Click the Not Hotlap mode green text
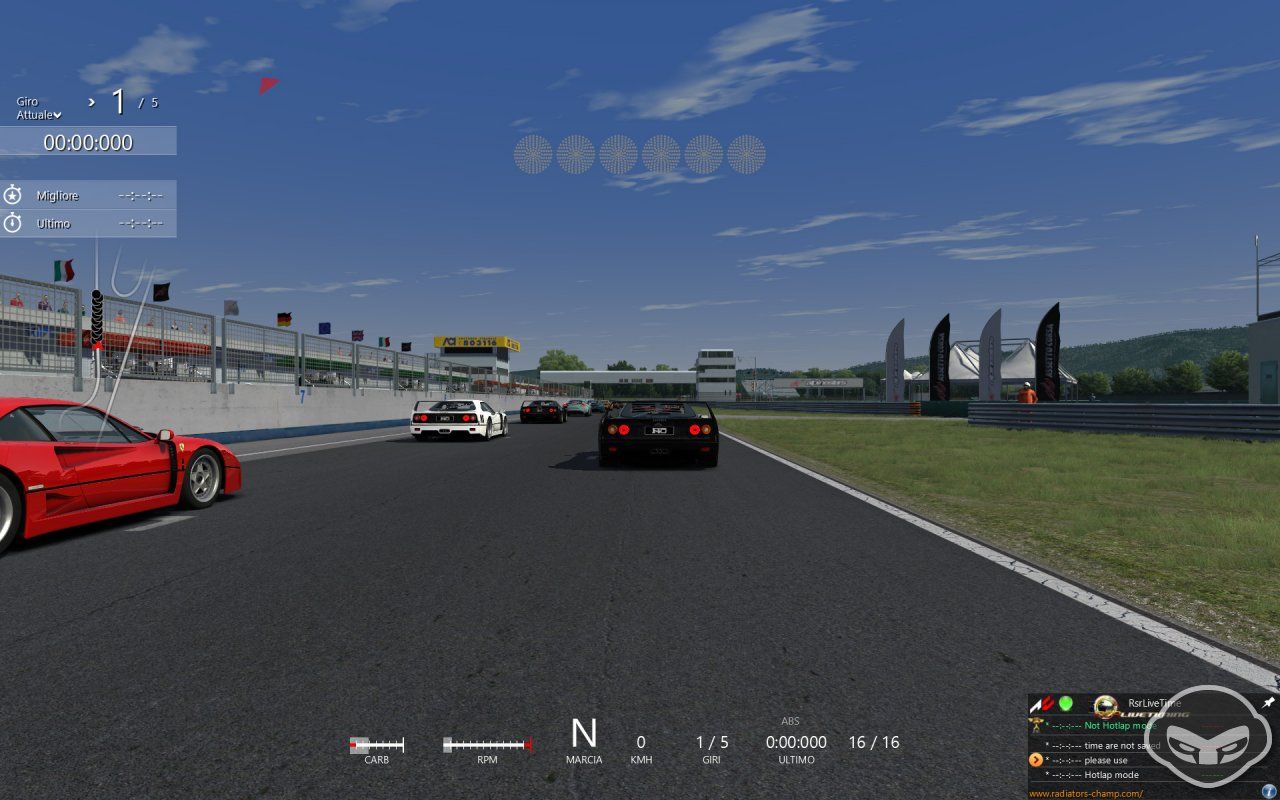Viewport: 1280px width, 800px height. pyautogui.click(x=1118, y=725)
